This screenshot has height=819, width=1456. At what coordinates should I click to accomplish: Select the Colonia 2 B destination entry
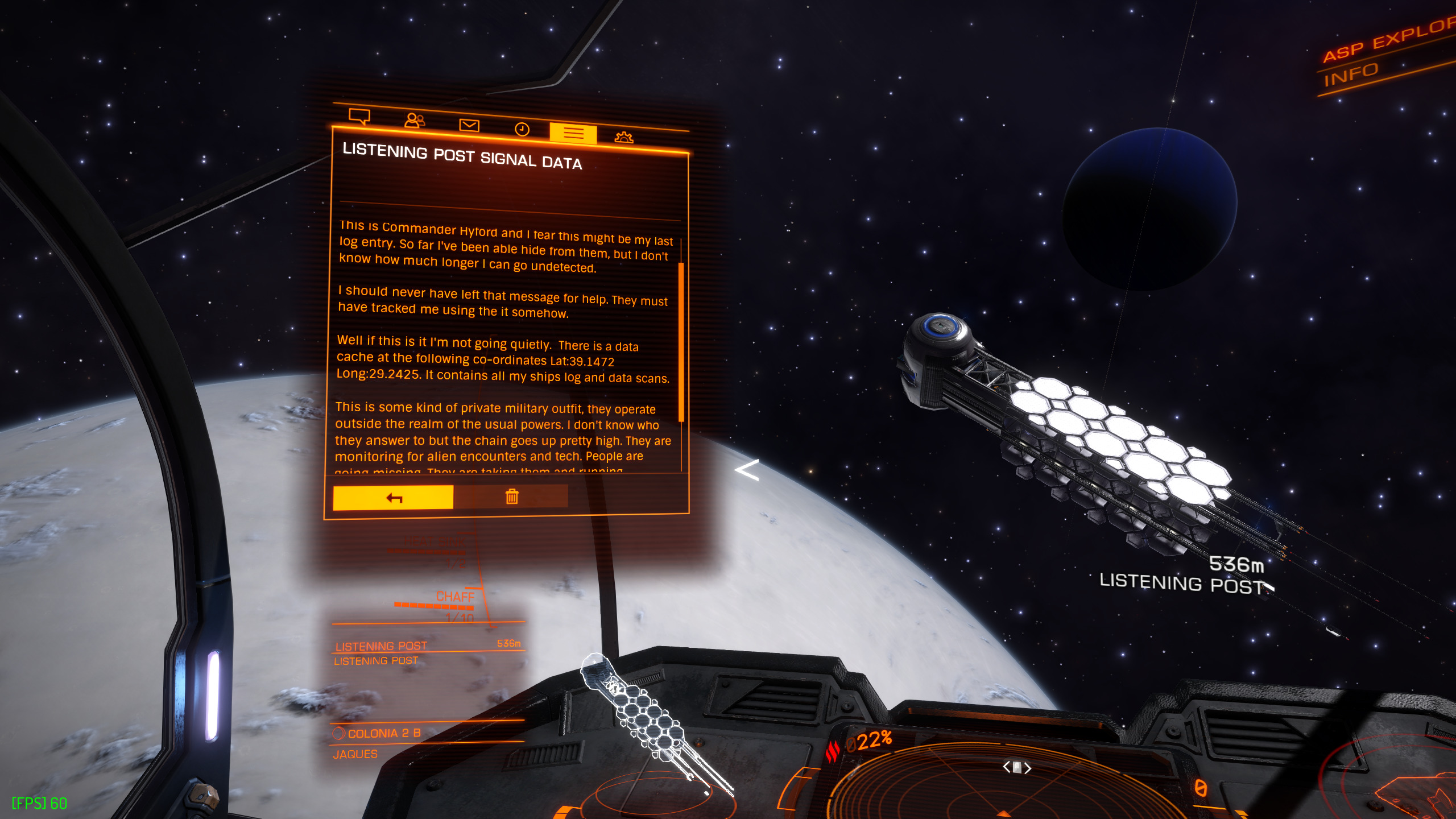pyautogui.click(x=384, y=734)
